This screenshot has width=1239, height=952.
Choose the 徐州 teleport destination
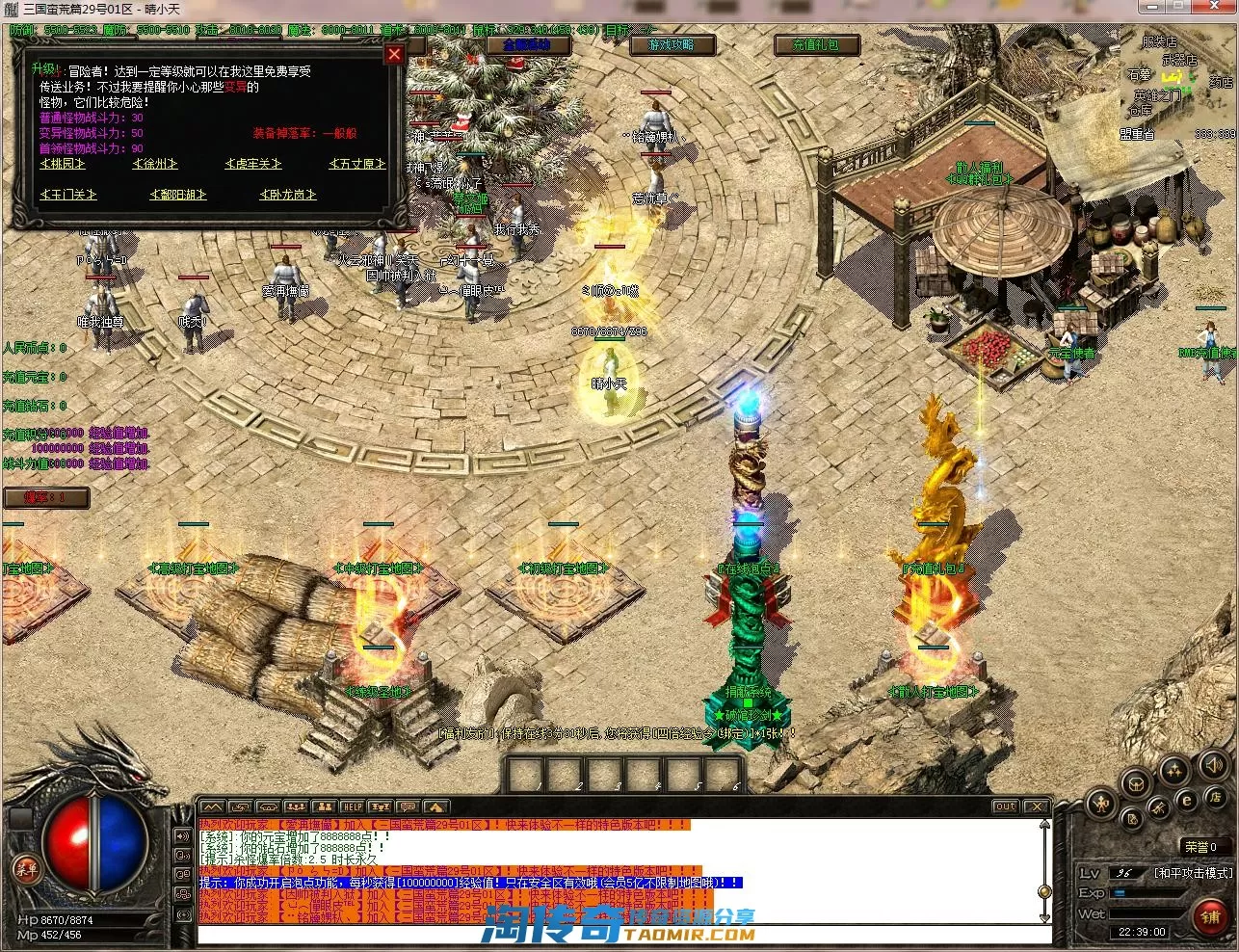point(154,164)
